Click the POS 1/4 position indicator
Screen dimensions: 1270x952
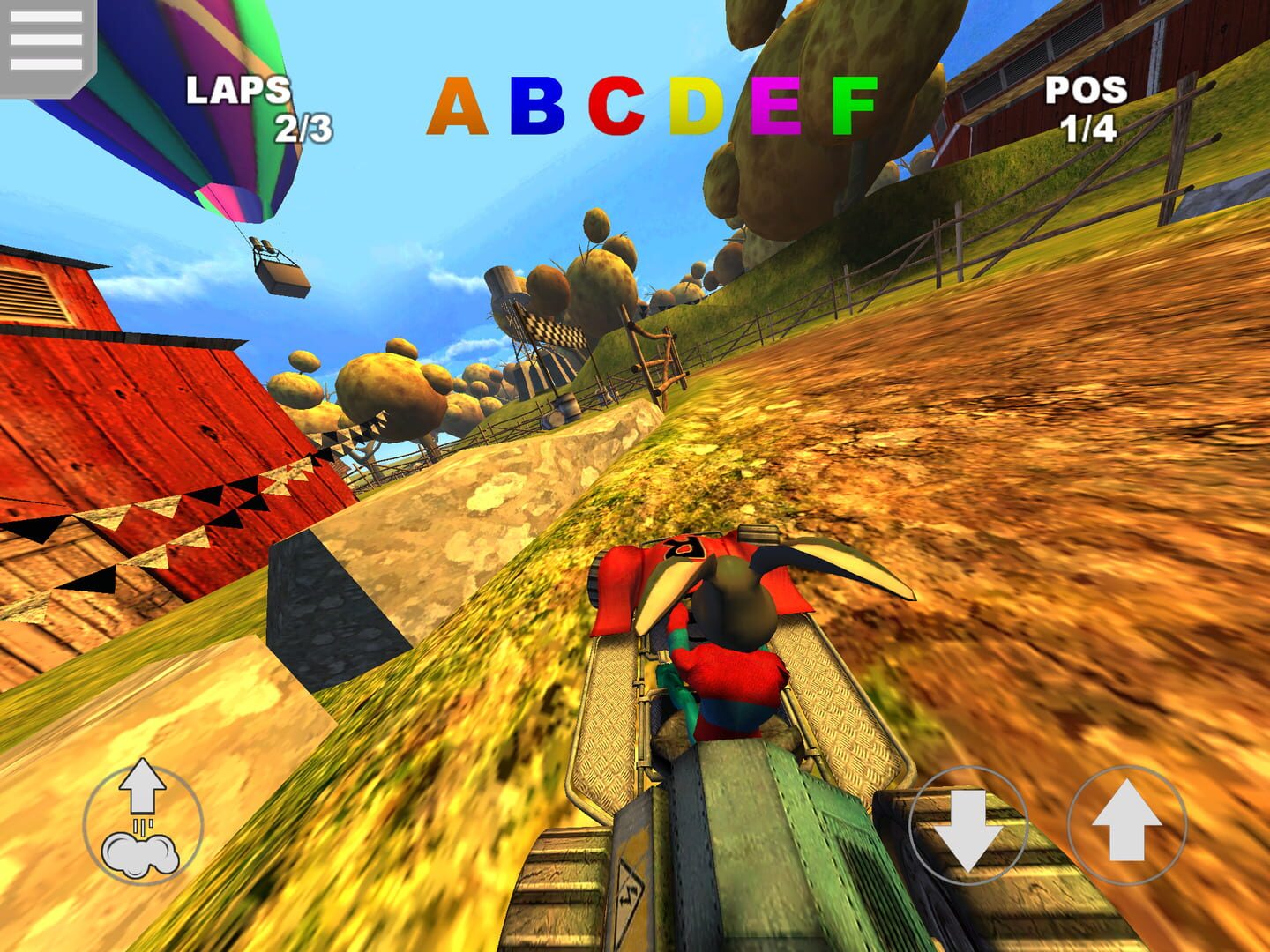[1086, 106]
